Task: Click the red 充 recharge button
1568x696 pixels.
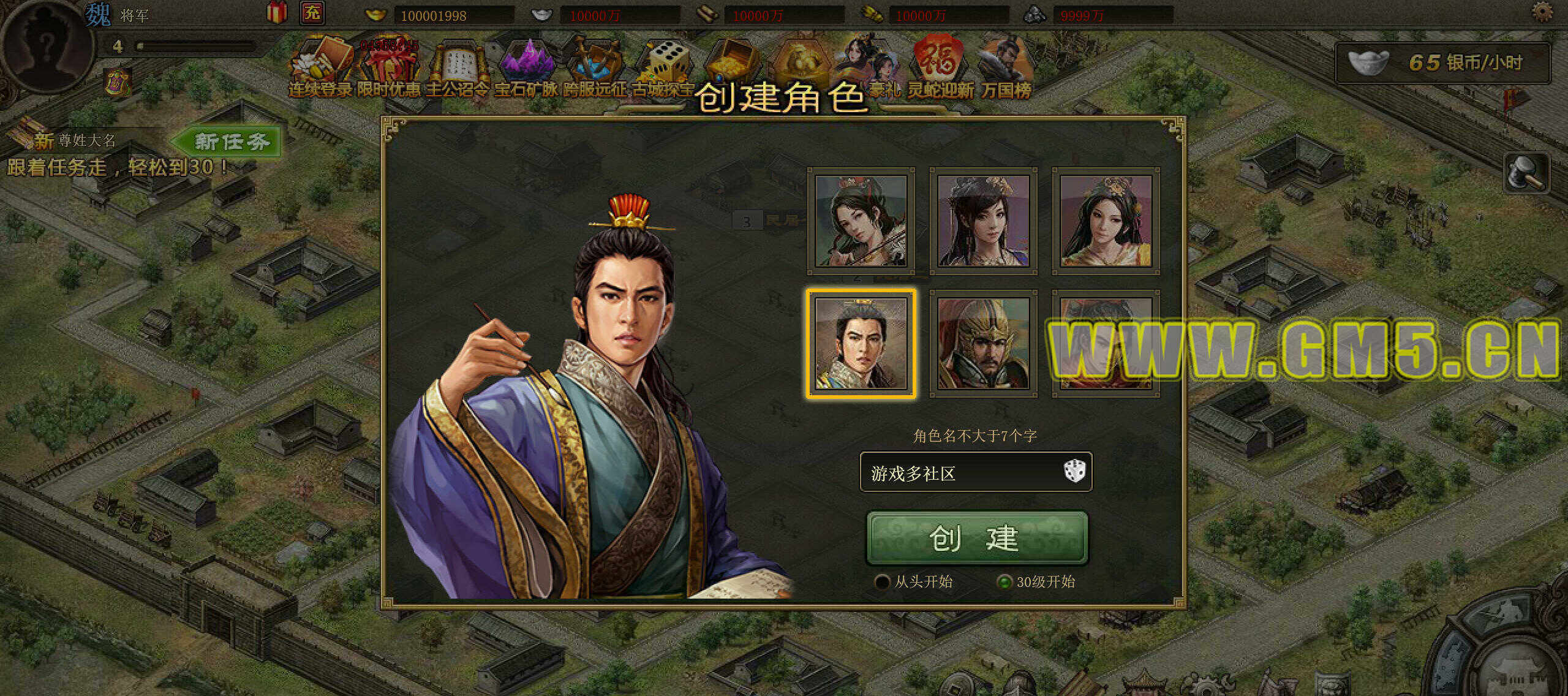Action: click(312, 13)
